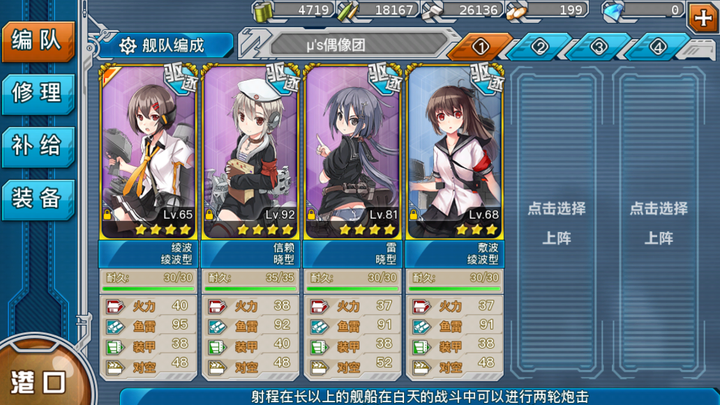
Task: Open the 编队 fleet formation menu
Action: coord(38,41)
